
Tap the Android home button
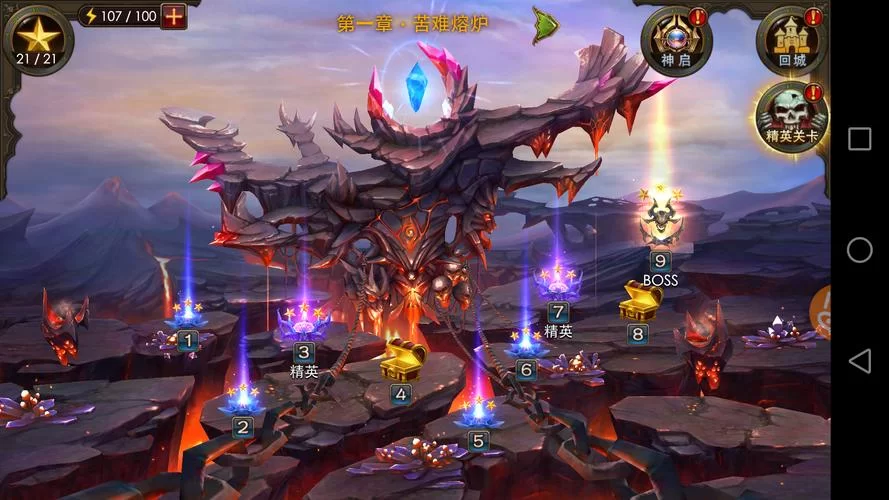click(859, 250)
